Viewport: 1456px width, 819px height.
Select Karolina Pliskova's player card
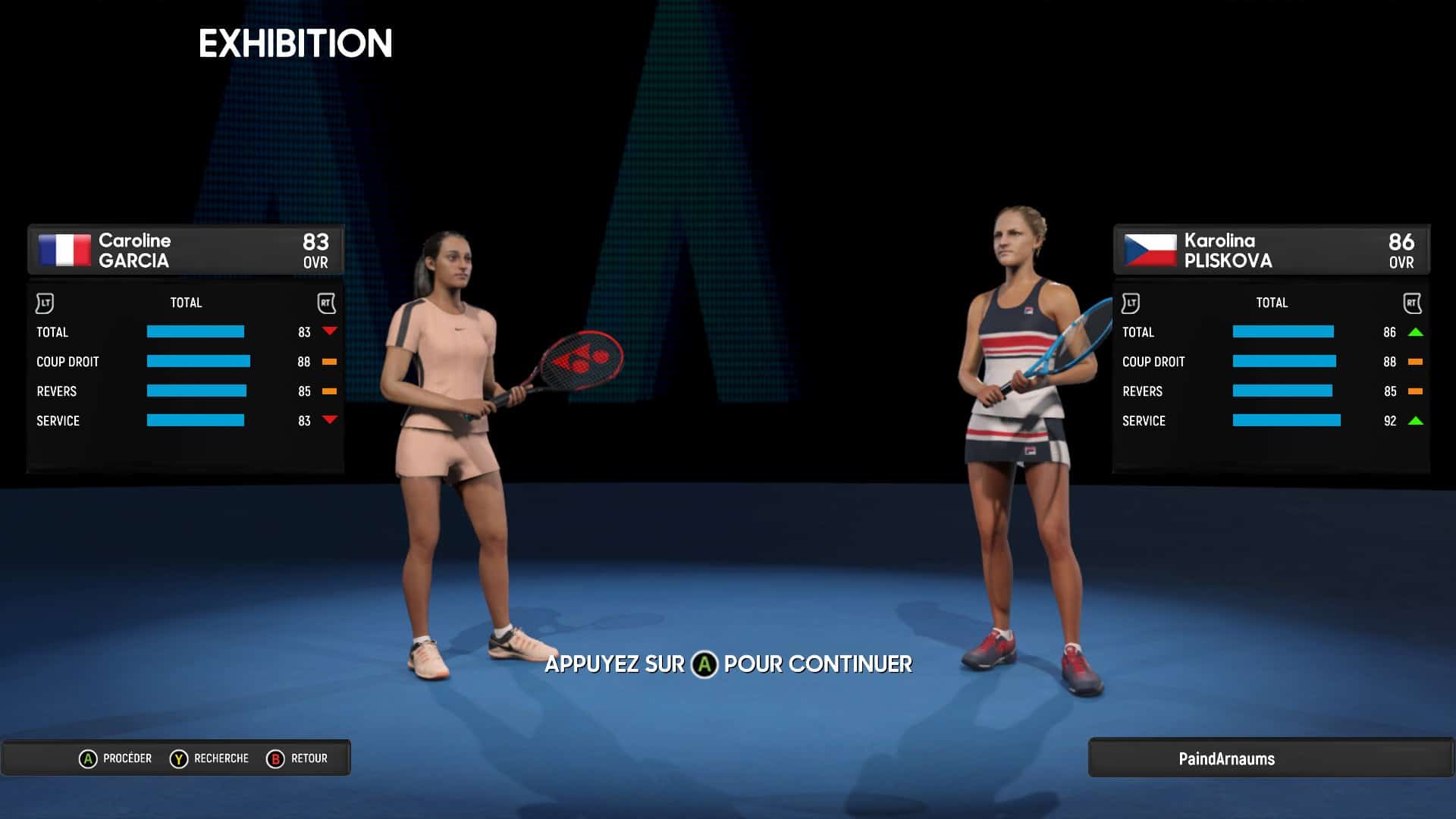pos(1271,250)
